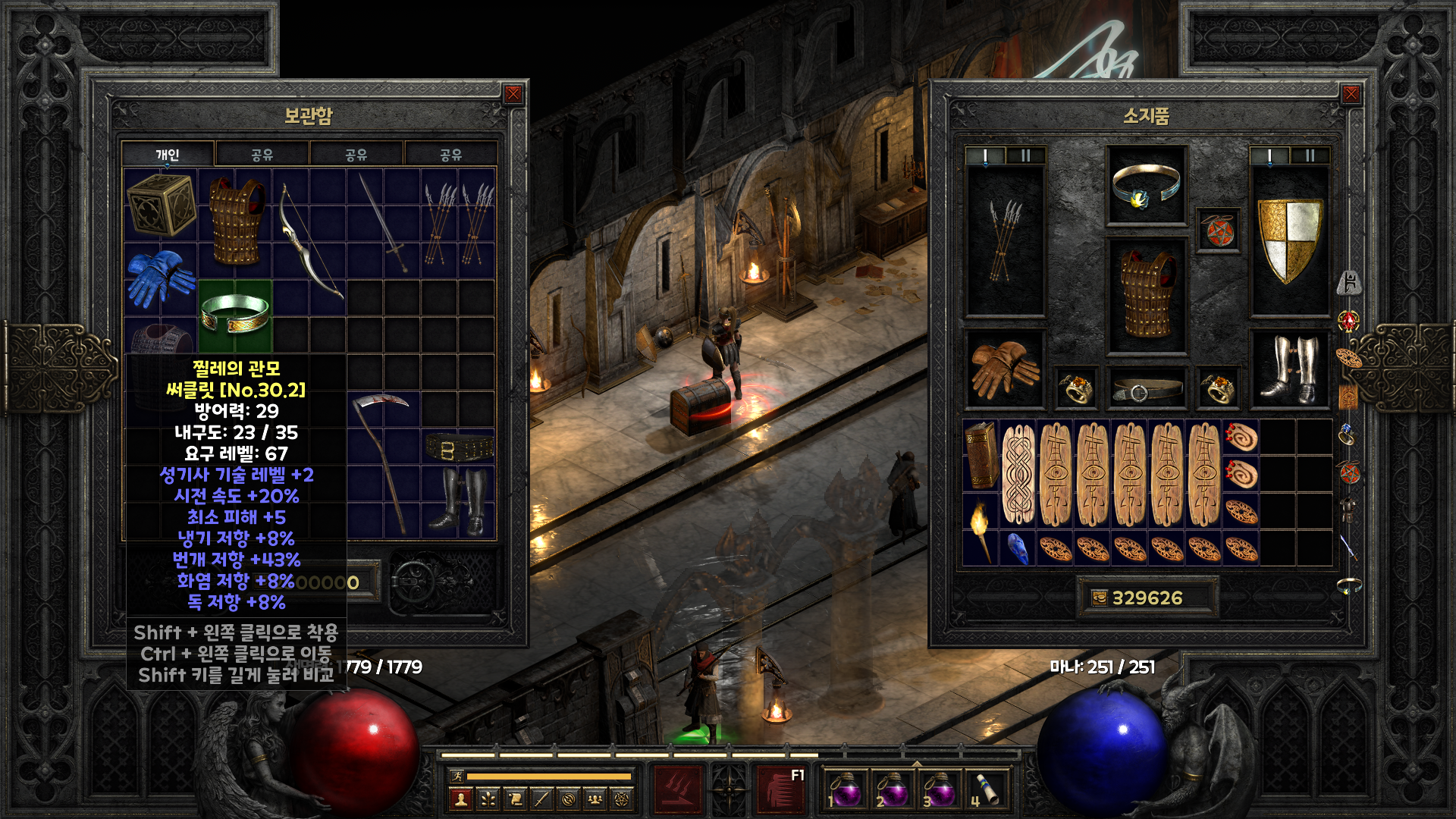Close the stash panel
The image size is (1456, 819).
point(513,94)
